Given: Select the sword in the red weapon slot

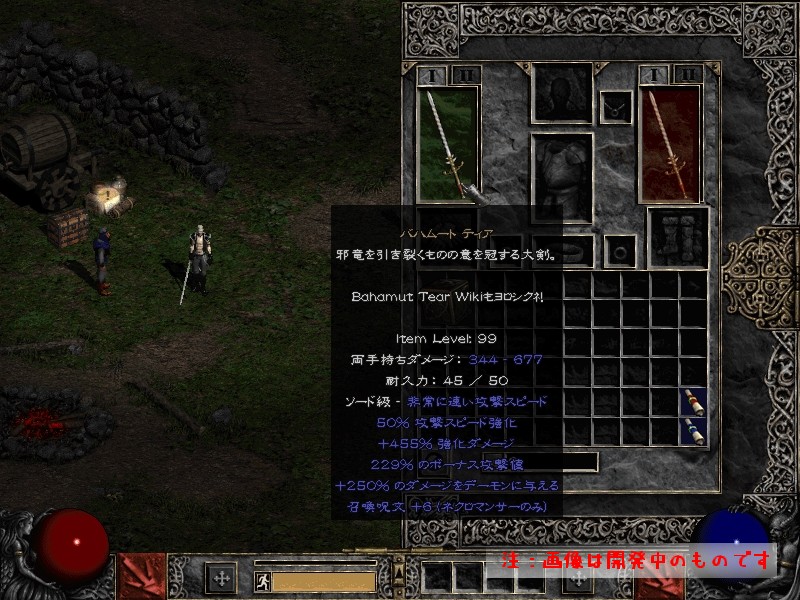Looking at the screenshot, I should (669, 142).
